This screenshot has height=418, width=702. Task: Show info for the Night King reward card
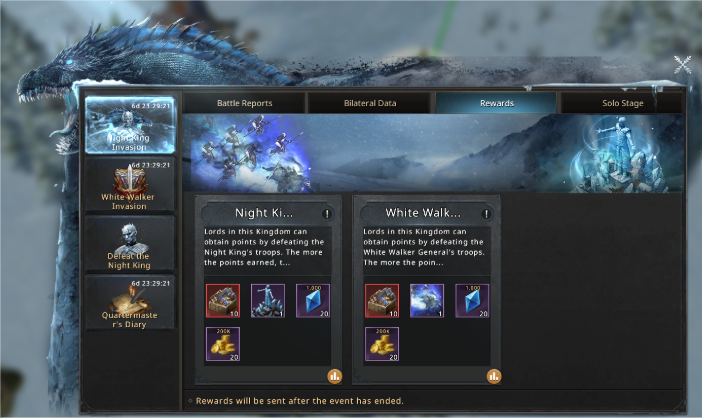(327, 213)
